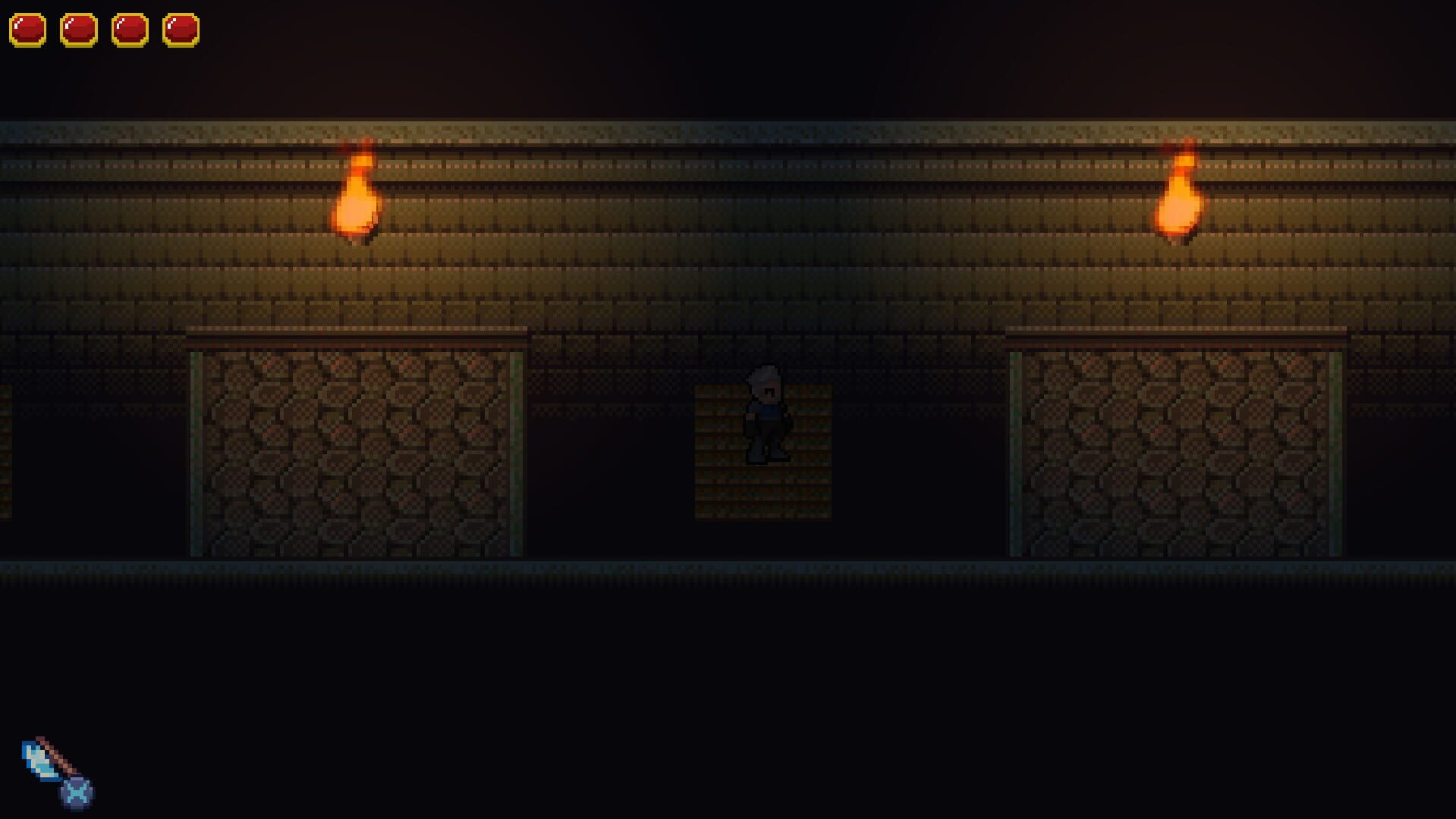Click the dark area at the bottom of the screen
The height and width of the screenshot is (819, 1456).
click(728, 682)
